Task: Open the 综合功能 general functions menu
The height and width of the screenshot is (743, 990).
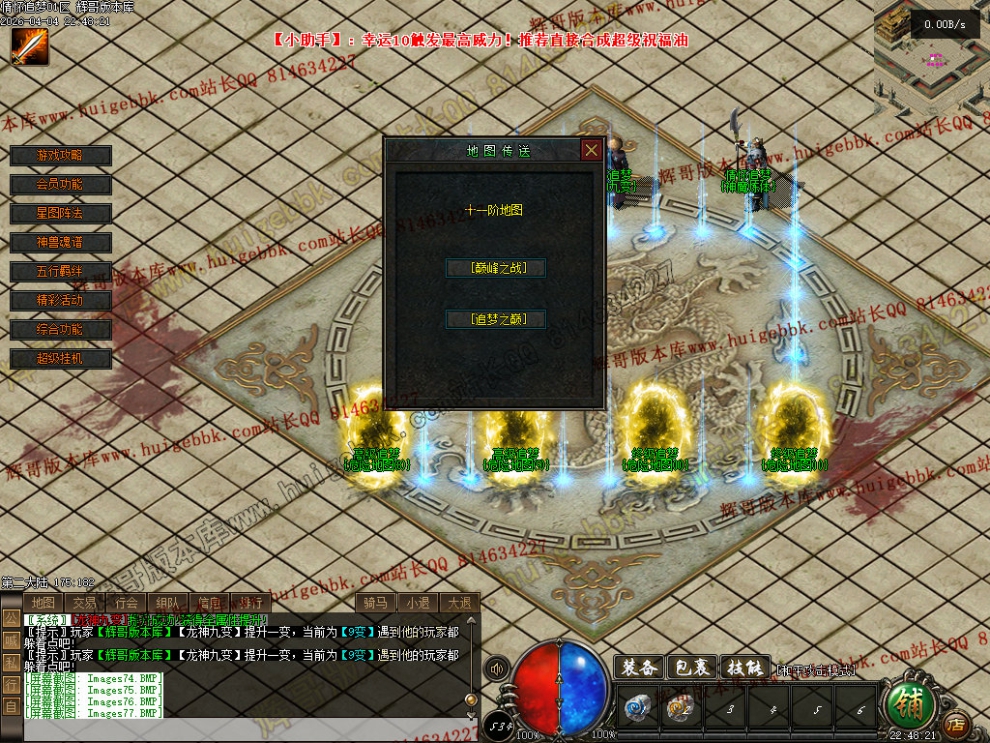Action: [x=60, y=329]
